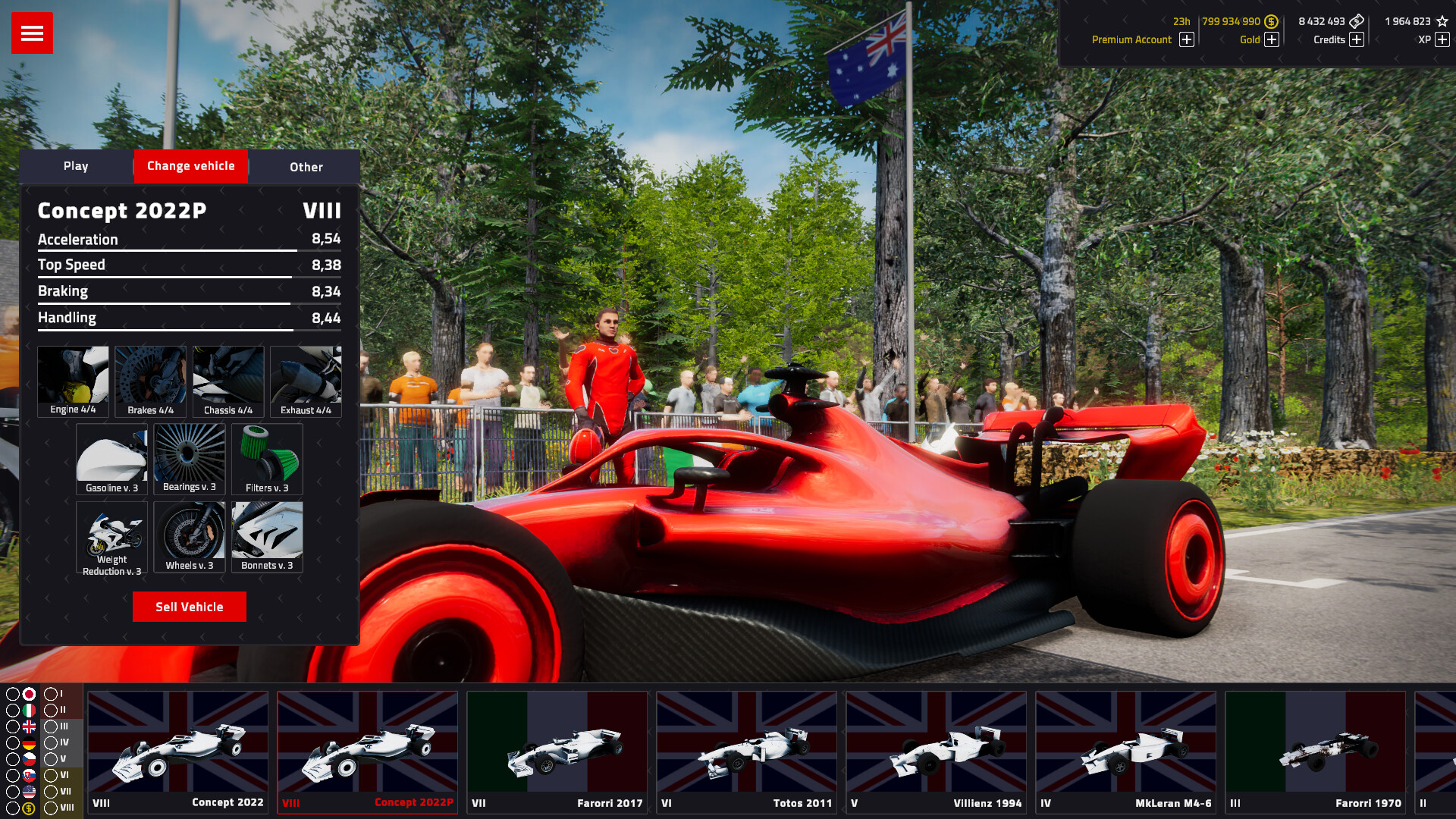Toggle the USA flag filter

[x=29, y=792]
